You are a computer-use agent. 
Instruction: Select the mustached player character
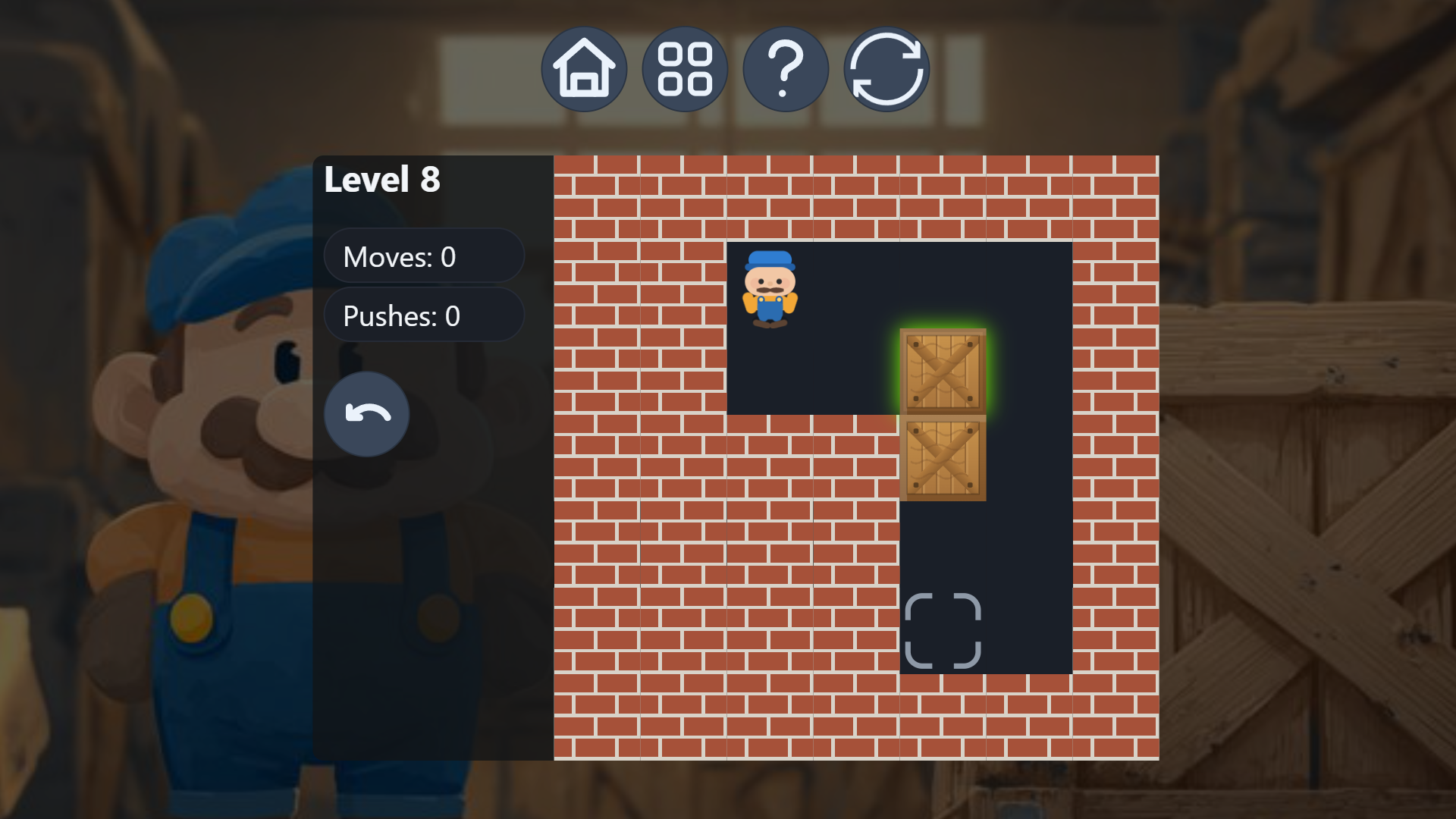(770, 288)
